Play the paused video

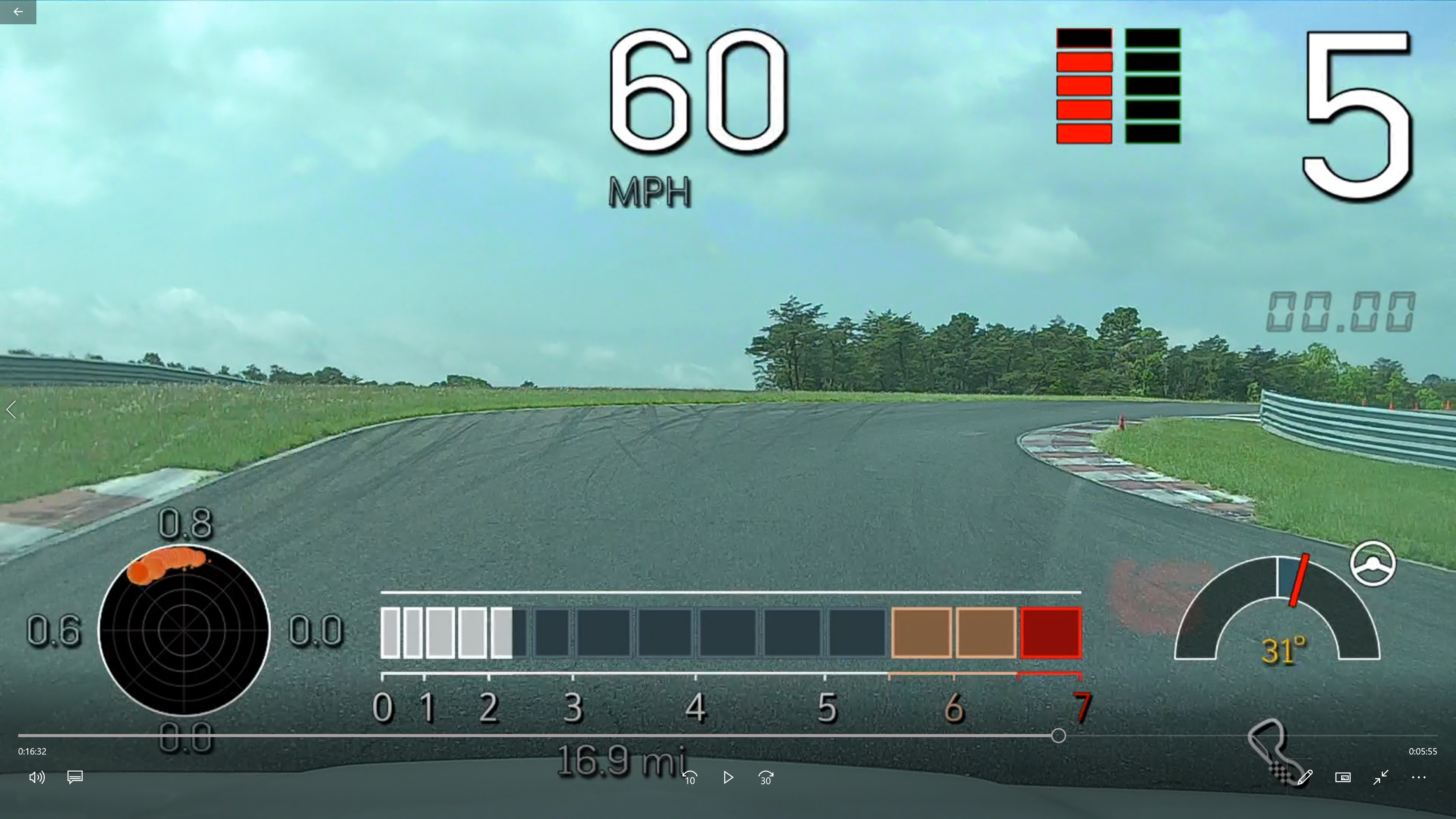(x=728, y=778)
